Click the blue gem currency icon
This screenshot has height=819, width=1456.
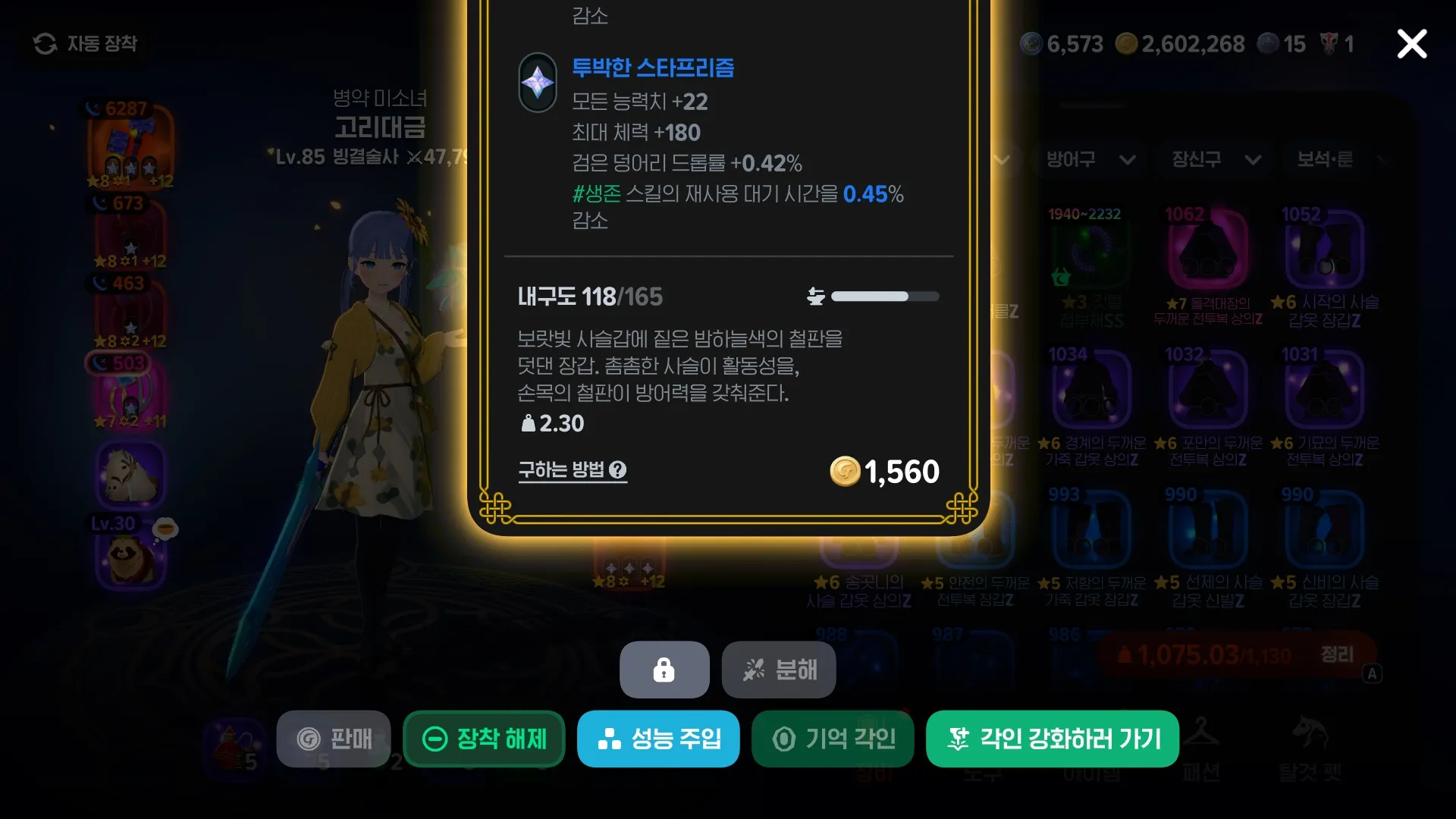click(1031, 44)
